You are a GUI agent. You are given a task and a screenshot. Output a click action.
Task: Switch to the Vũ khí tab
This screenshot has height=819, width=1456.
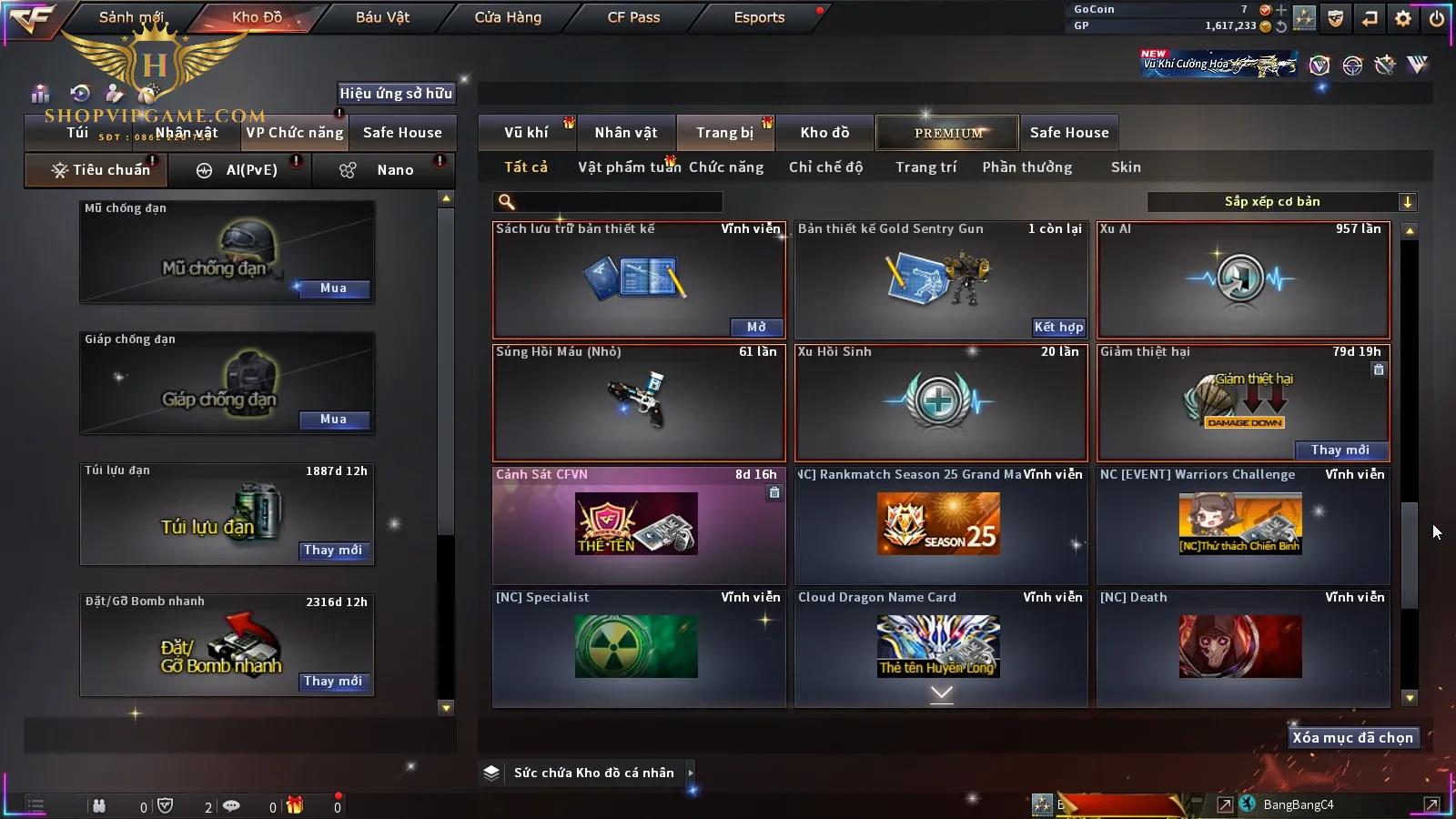(x=526, y=133)
